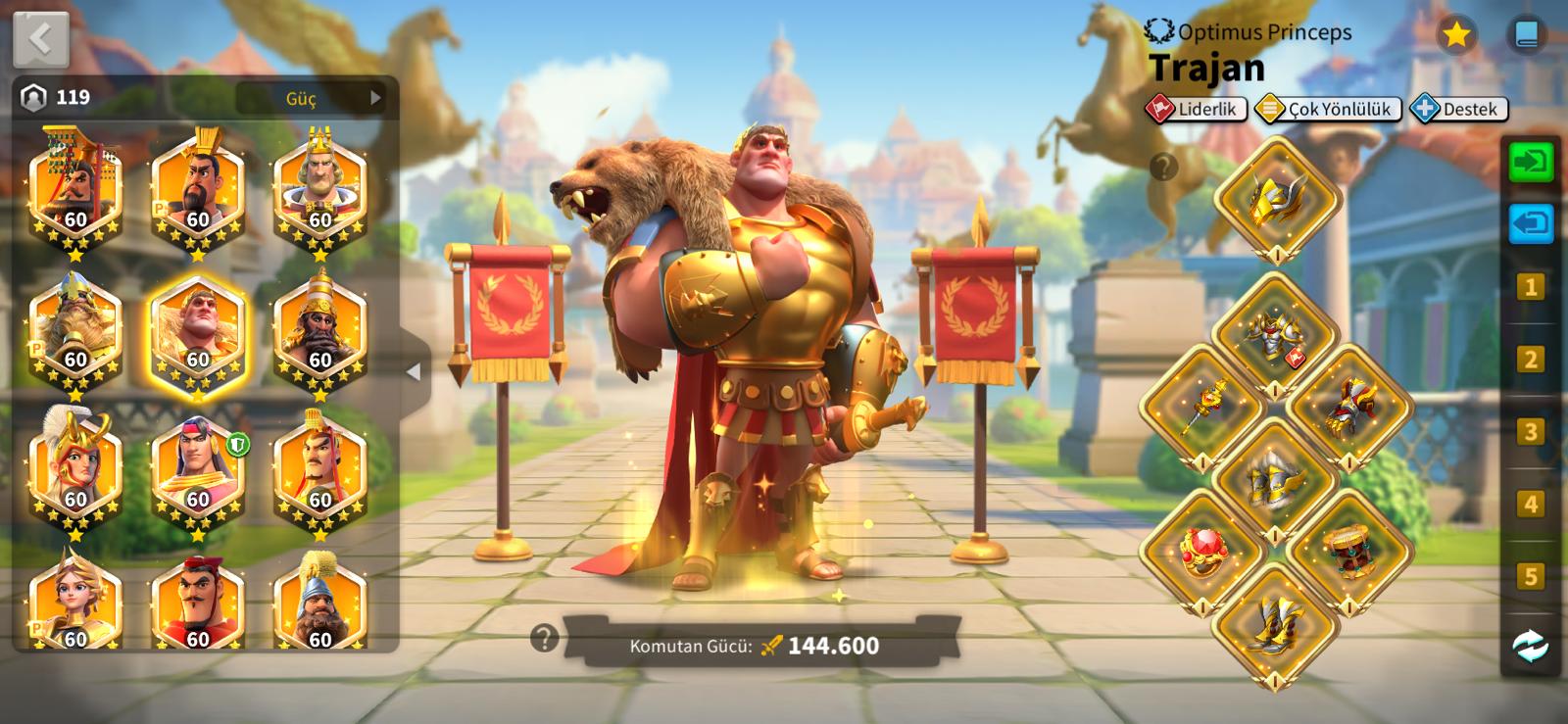Click the Çok Yönlülük talent tag

tap(1329, 109)
